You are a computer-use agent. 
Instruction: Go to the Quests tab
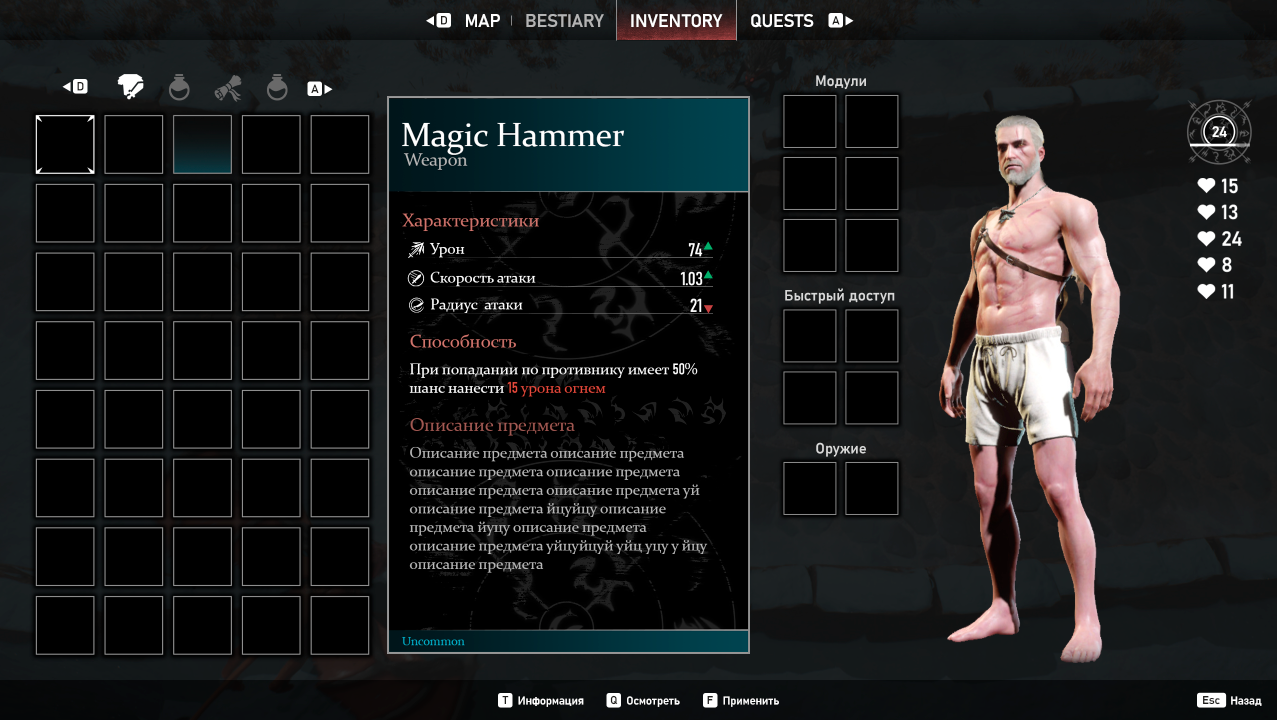[781, 21]
